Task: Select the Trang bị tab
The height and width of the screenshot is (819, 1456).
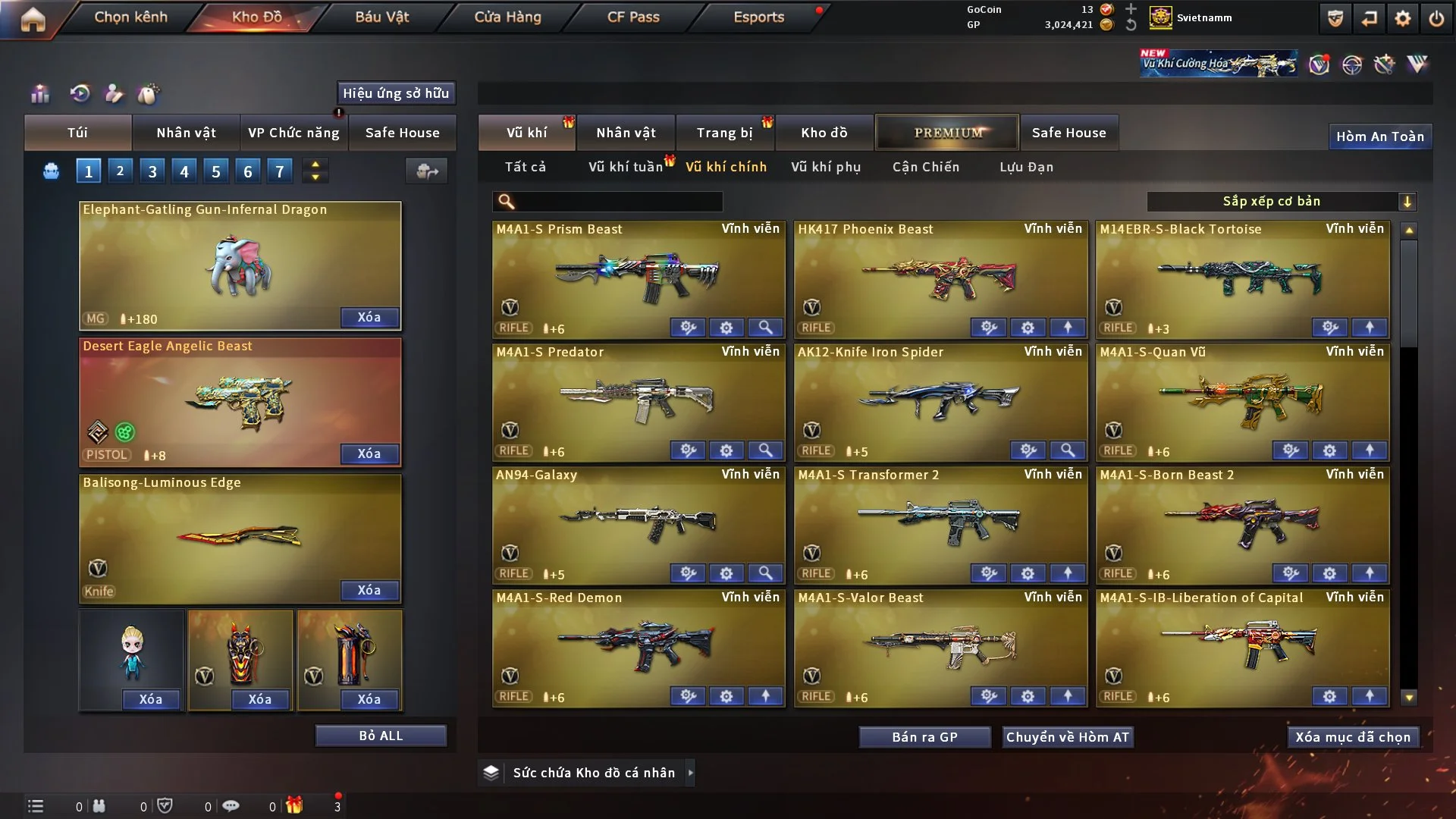Action: tap(724, 133)
